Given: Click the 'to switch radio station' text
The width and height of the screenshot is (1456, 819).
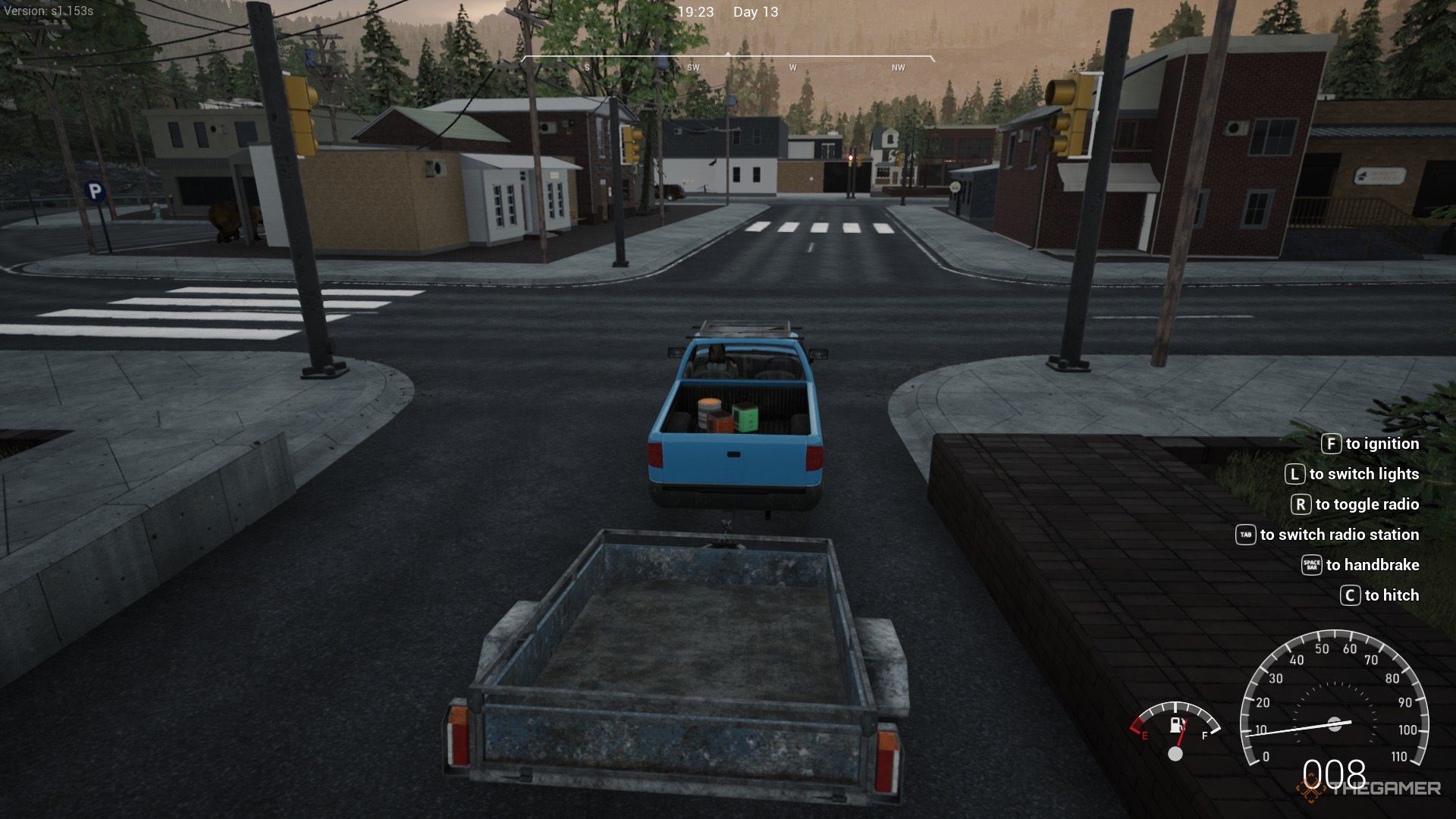Looking at the screenshot, I should [x=1339, y=535].
